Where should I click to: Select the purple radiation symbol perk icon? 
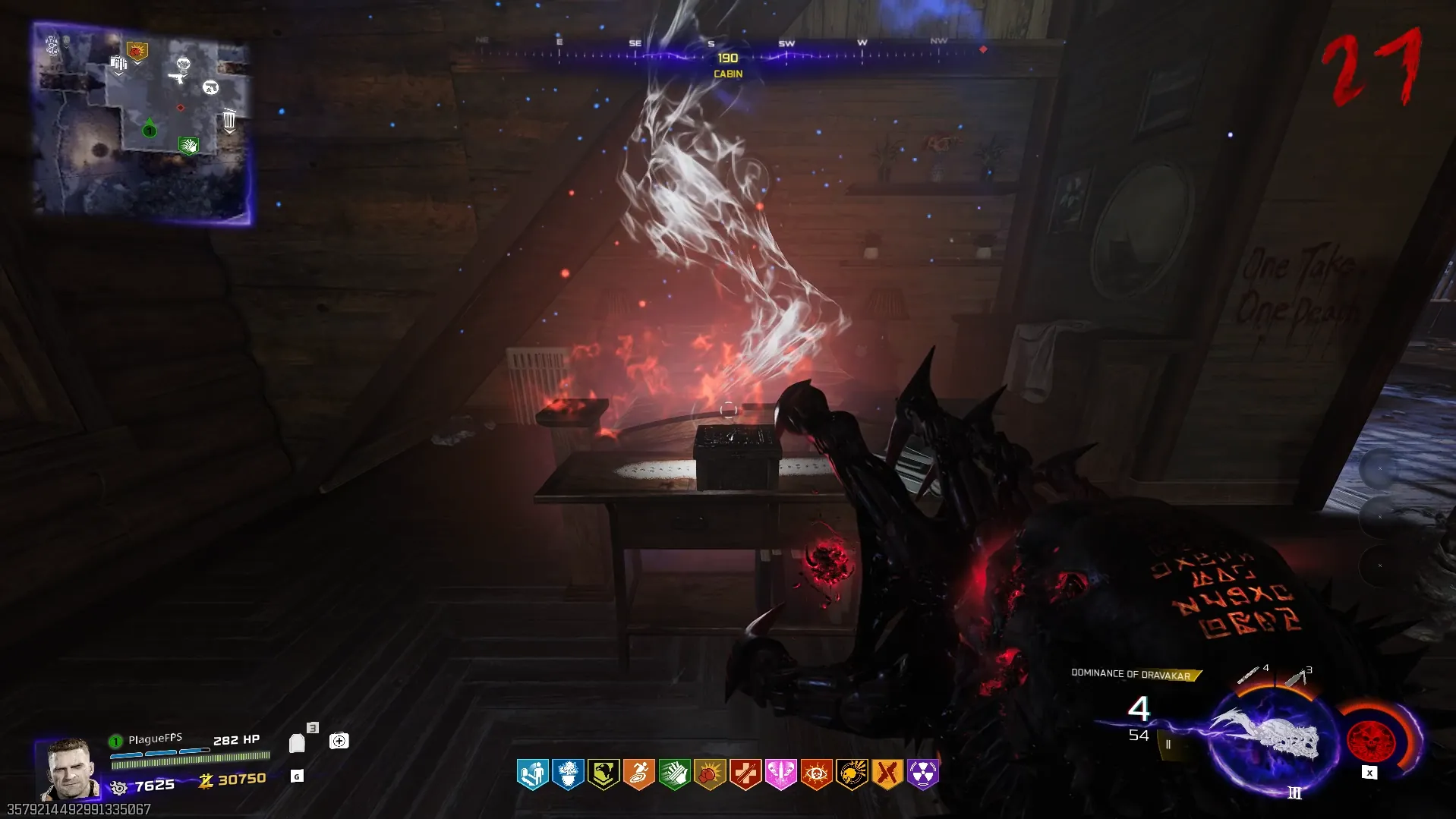click(x=922, y=774)
